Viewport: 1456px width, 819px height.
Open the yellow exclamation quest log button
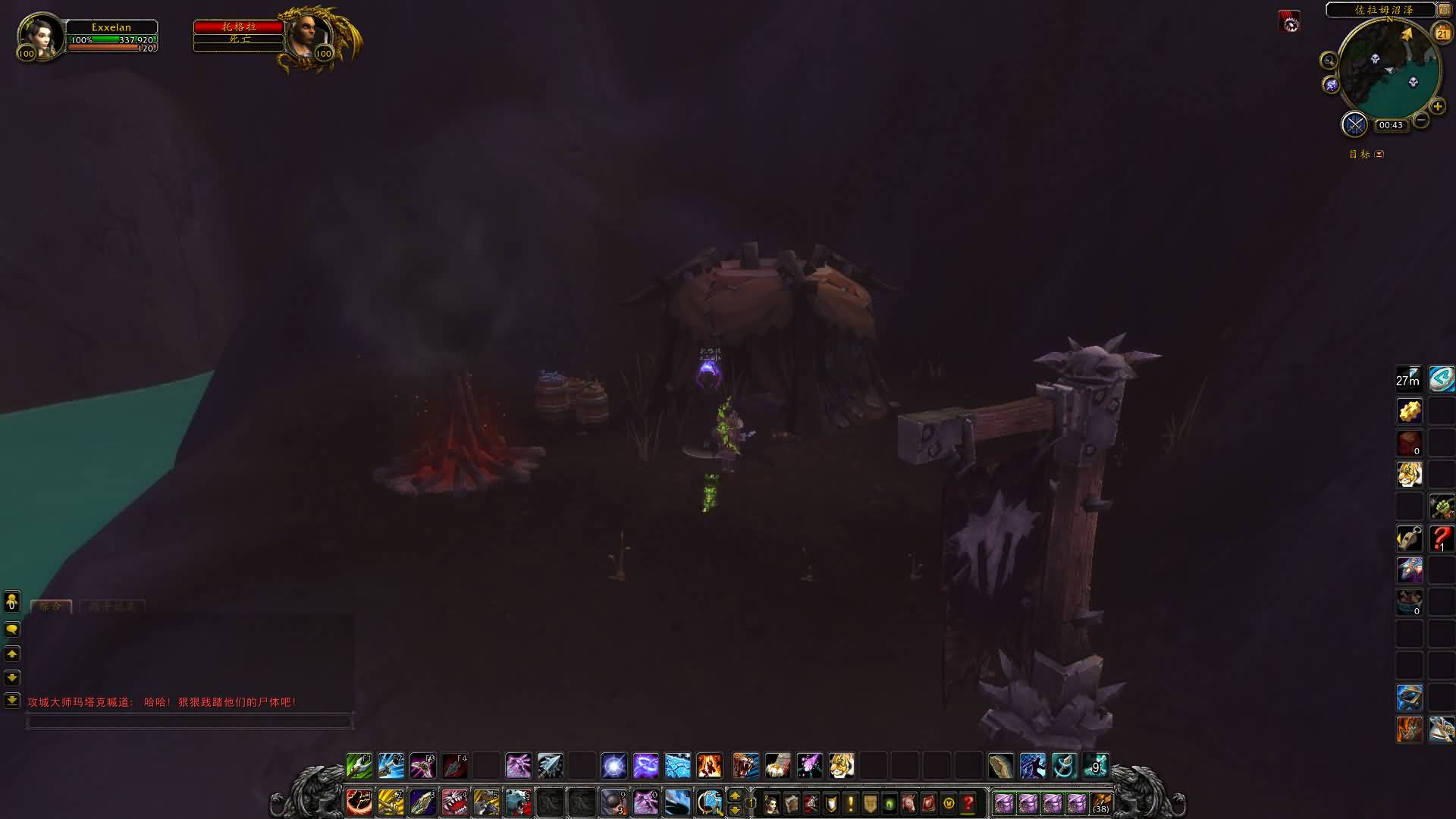[850, 803]
